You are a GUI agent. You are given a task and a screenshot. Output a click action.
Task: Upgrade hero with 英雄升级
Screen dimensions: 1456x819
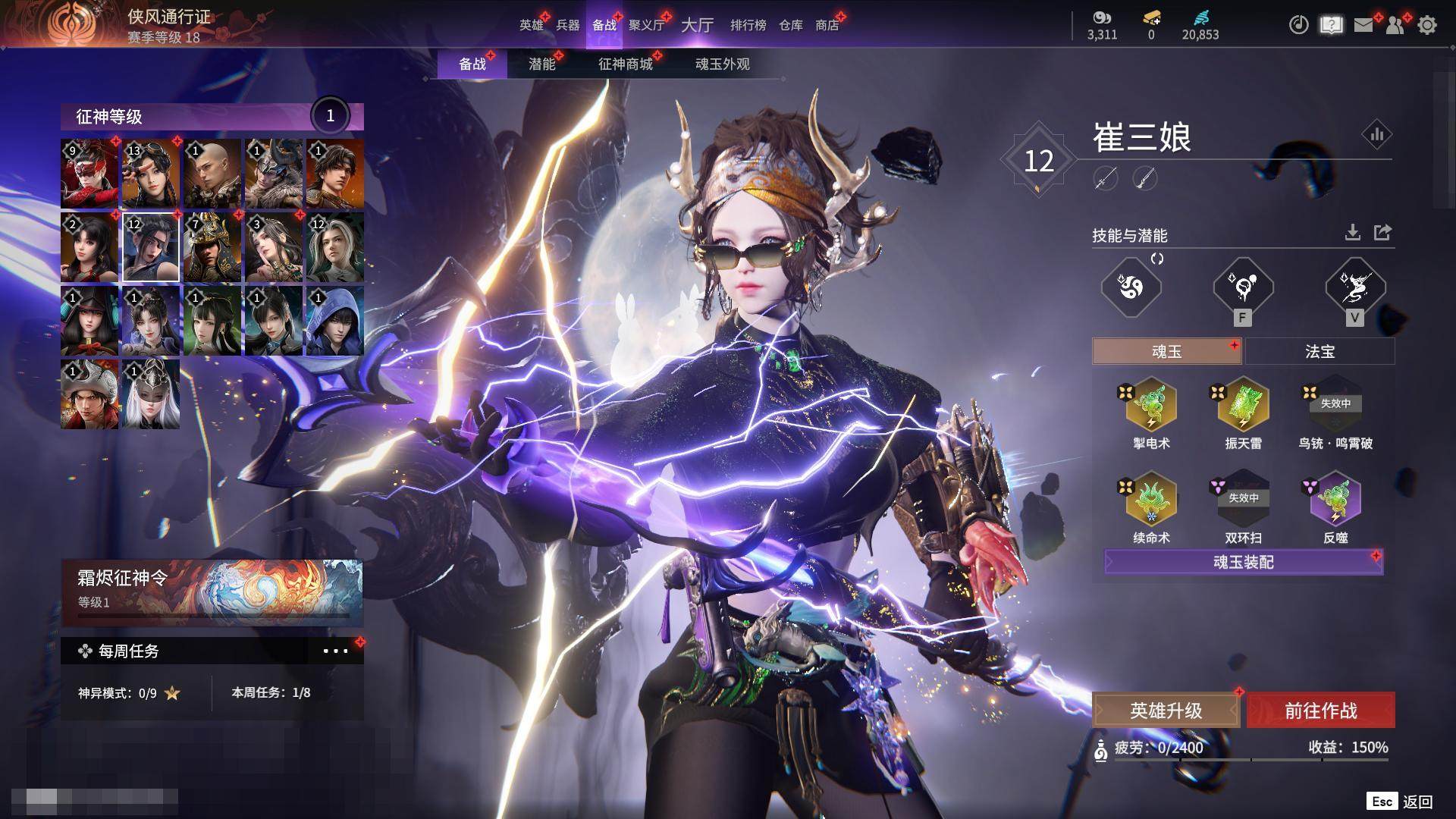(1166, 711)
